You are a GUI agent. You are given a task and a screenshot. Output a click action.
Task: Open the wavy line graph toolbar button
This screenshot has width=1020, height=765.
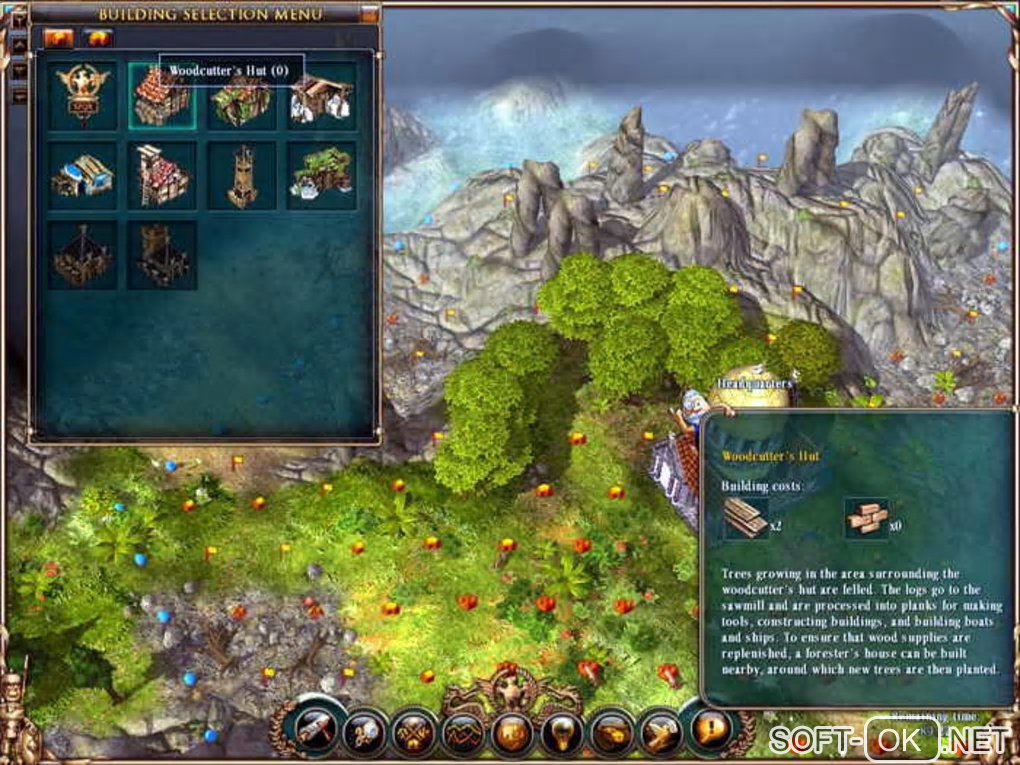coord(464,733)
